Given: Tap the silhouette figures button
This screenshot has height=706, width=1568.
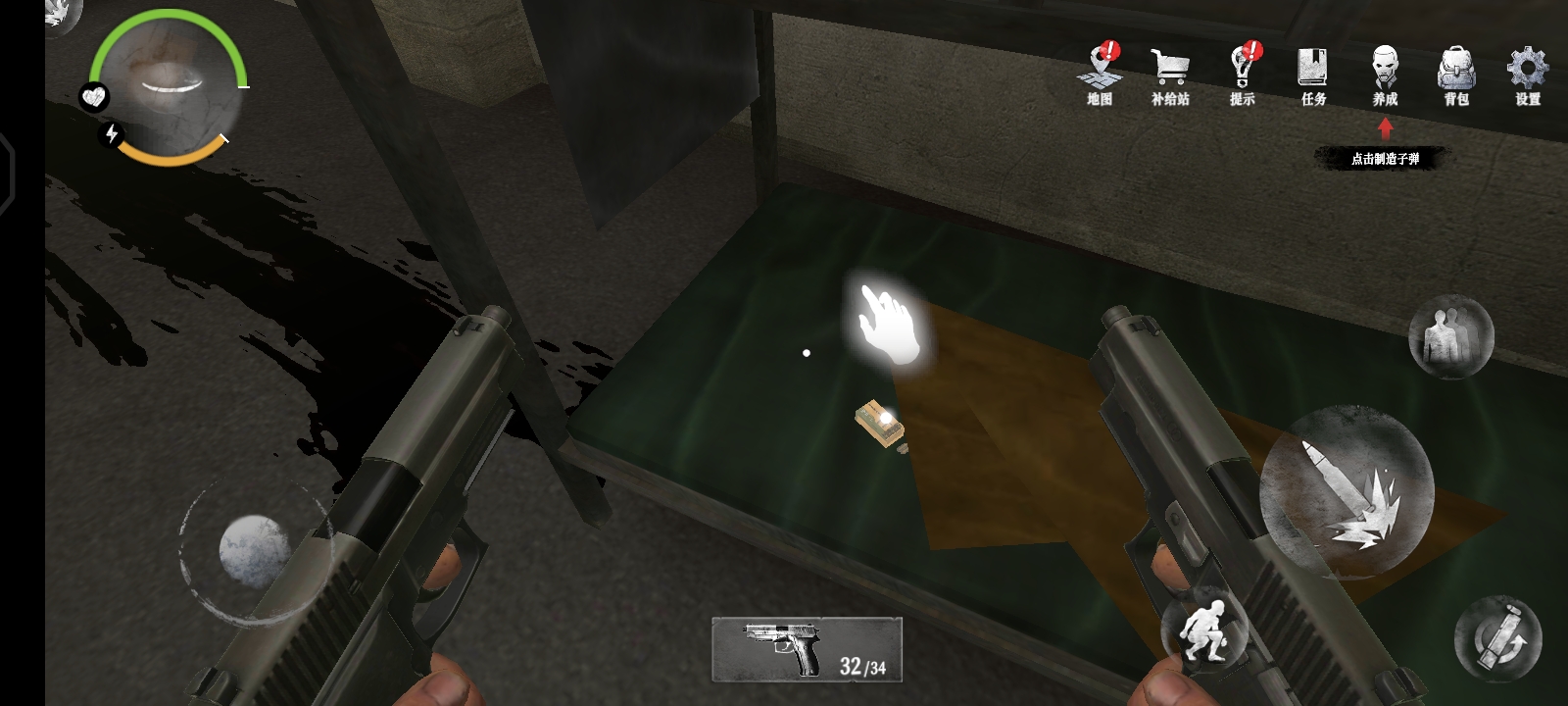Looking at the screenshot, I should coord(1450,336).
